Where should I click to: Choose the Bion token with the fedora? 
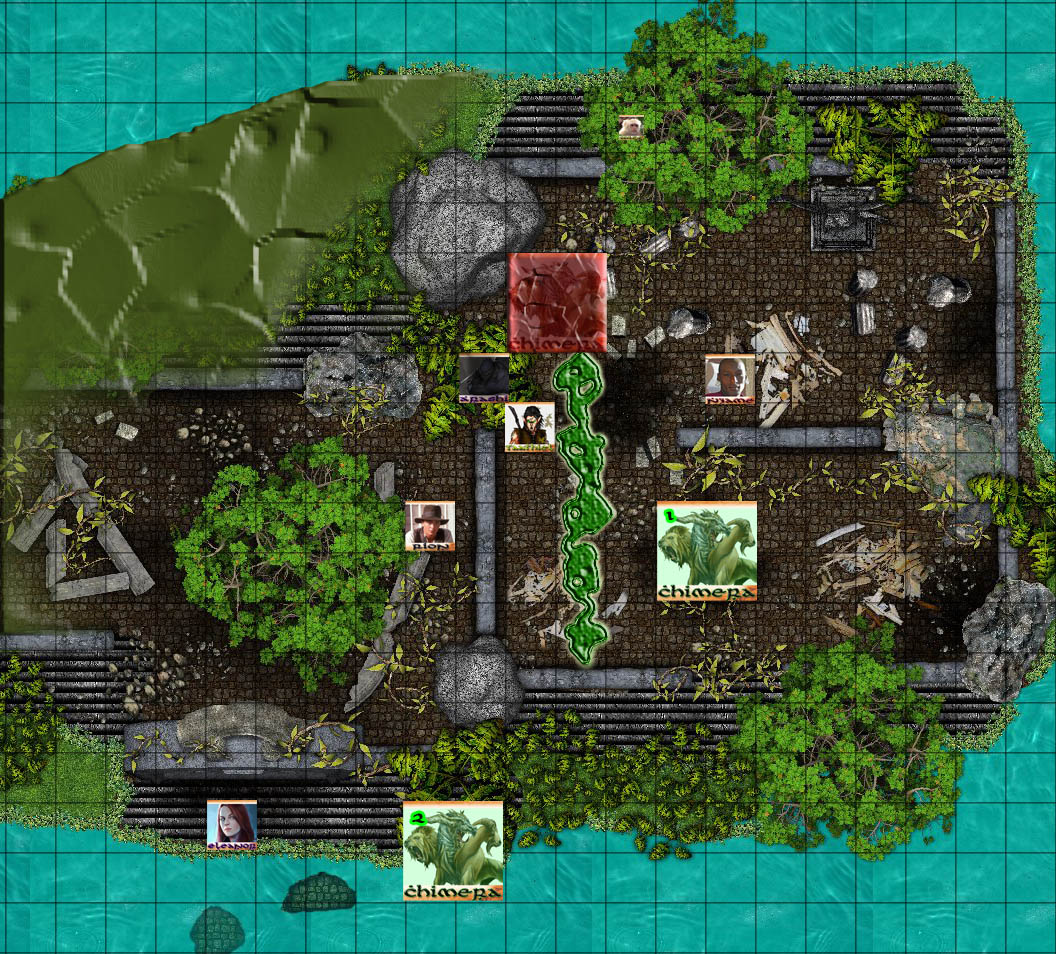click(430, 526)
